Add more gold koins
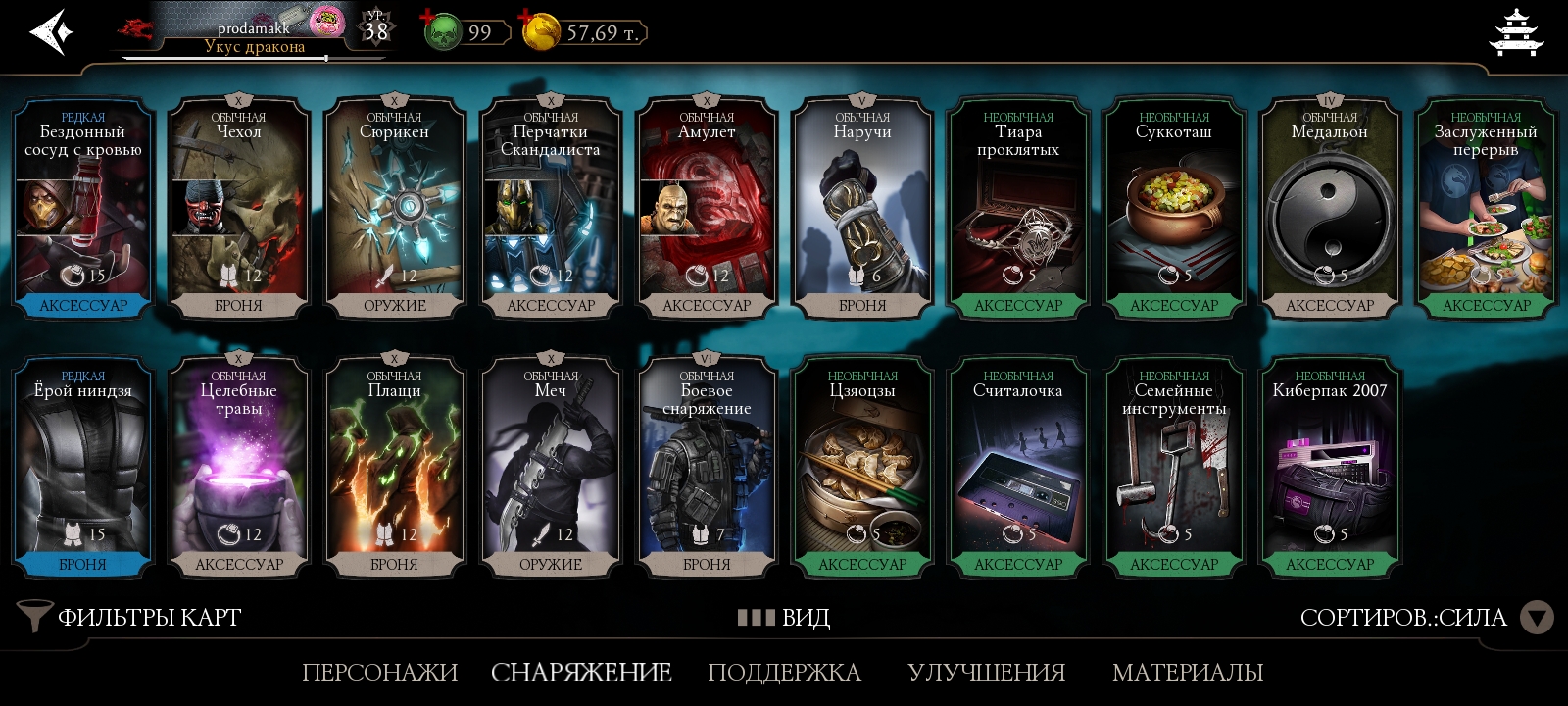 [540, 32]
